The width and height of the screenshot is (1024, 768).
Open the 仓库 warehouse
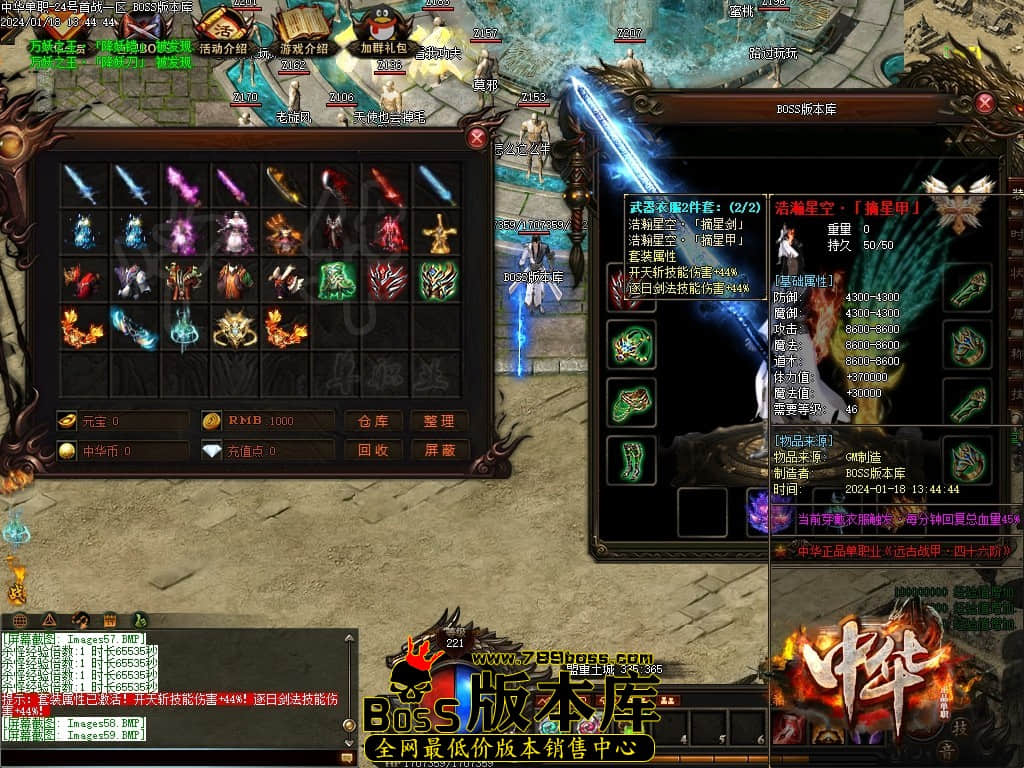372,421
